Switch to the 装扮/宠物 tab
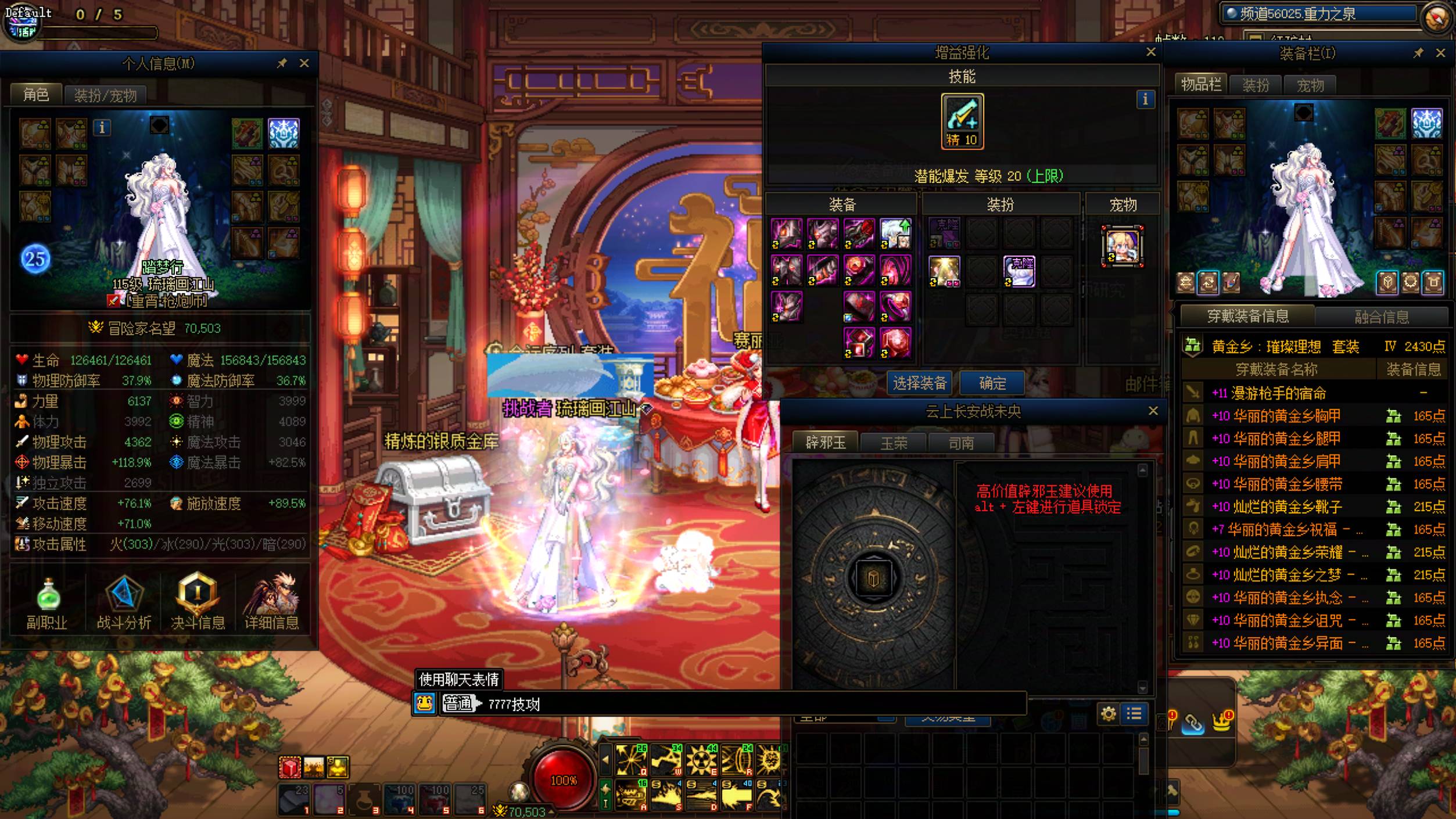 click(105, 95)
